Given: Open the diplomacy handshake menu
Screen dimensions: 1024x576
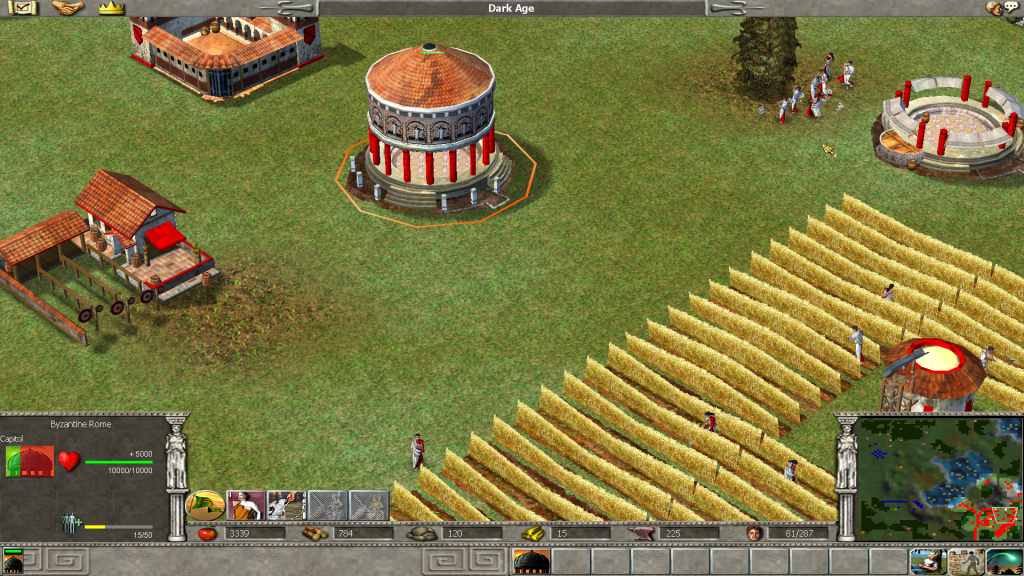Looking at the screenshot, I should pos(68,8).
